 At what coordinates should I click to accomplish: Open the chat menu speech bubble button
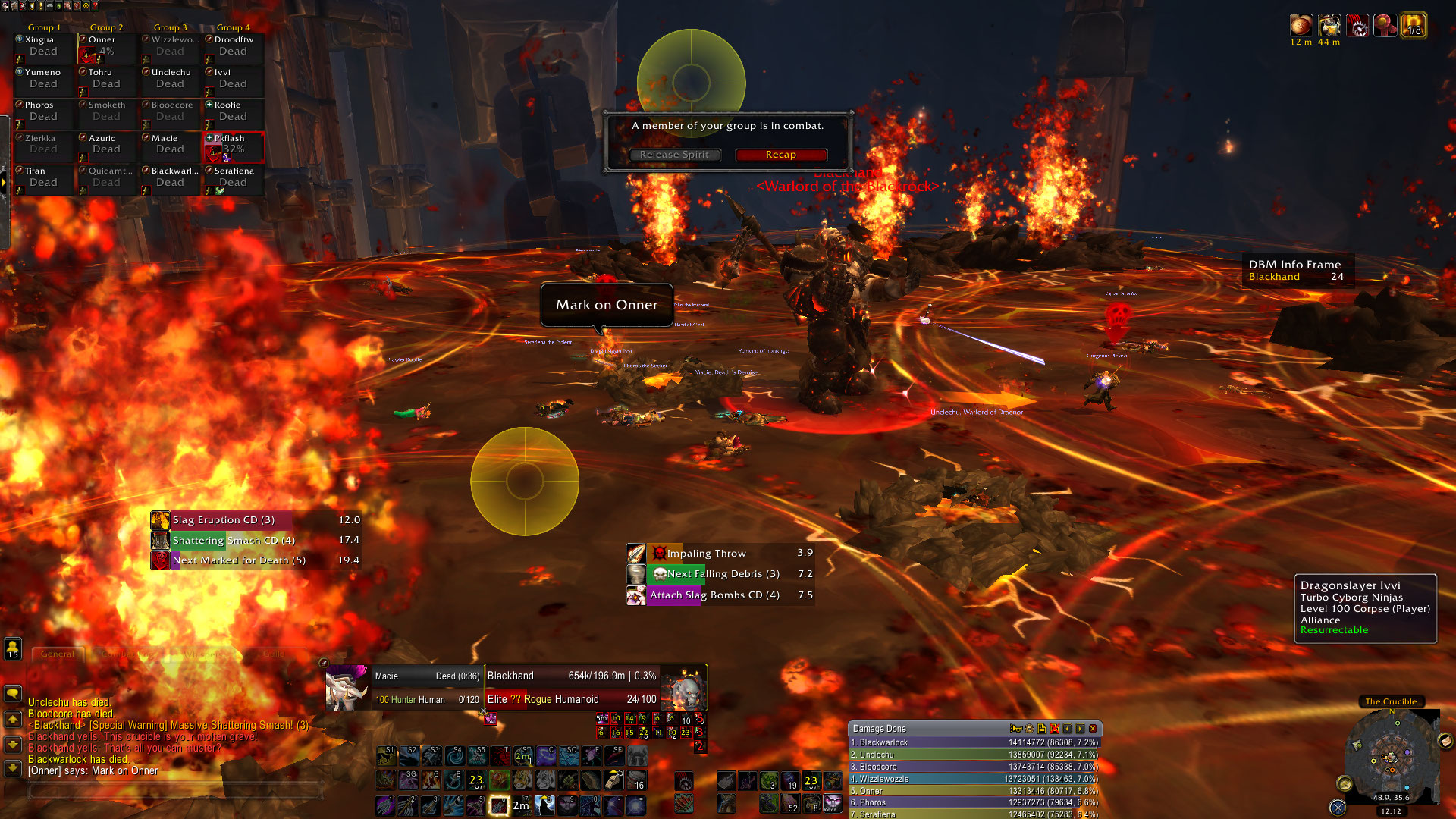(13, 693)
